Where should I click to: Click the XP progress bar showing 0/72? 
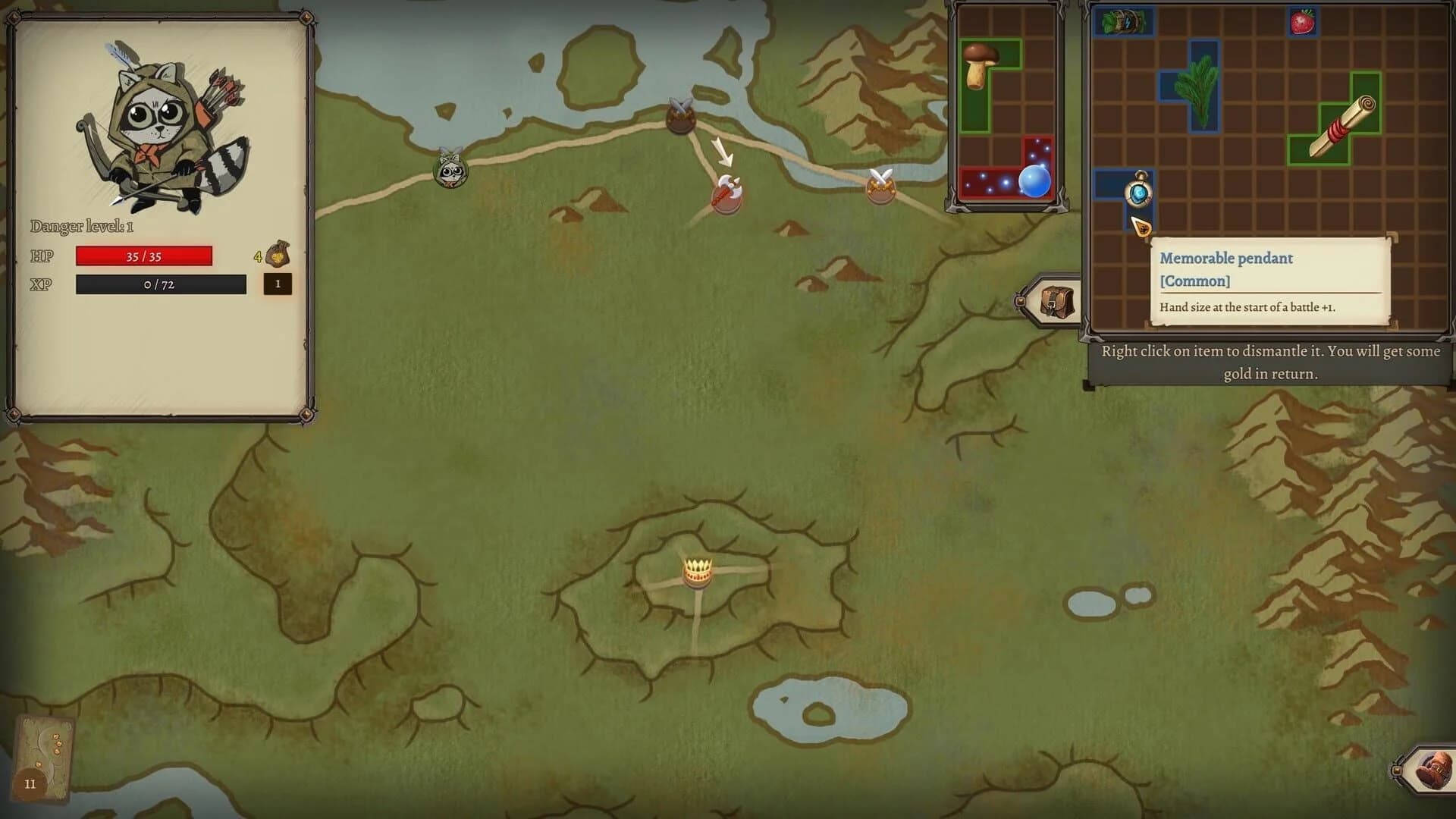(x=160, y=285)
